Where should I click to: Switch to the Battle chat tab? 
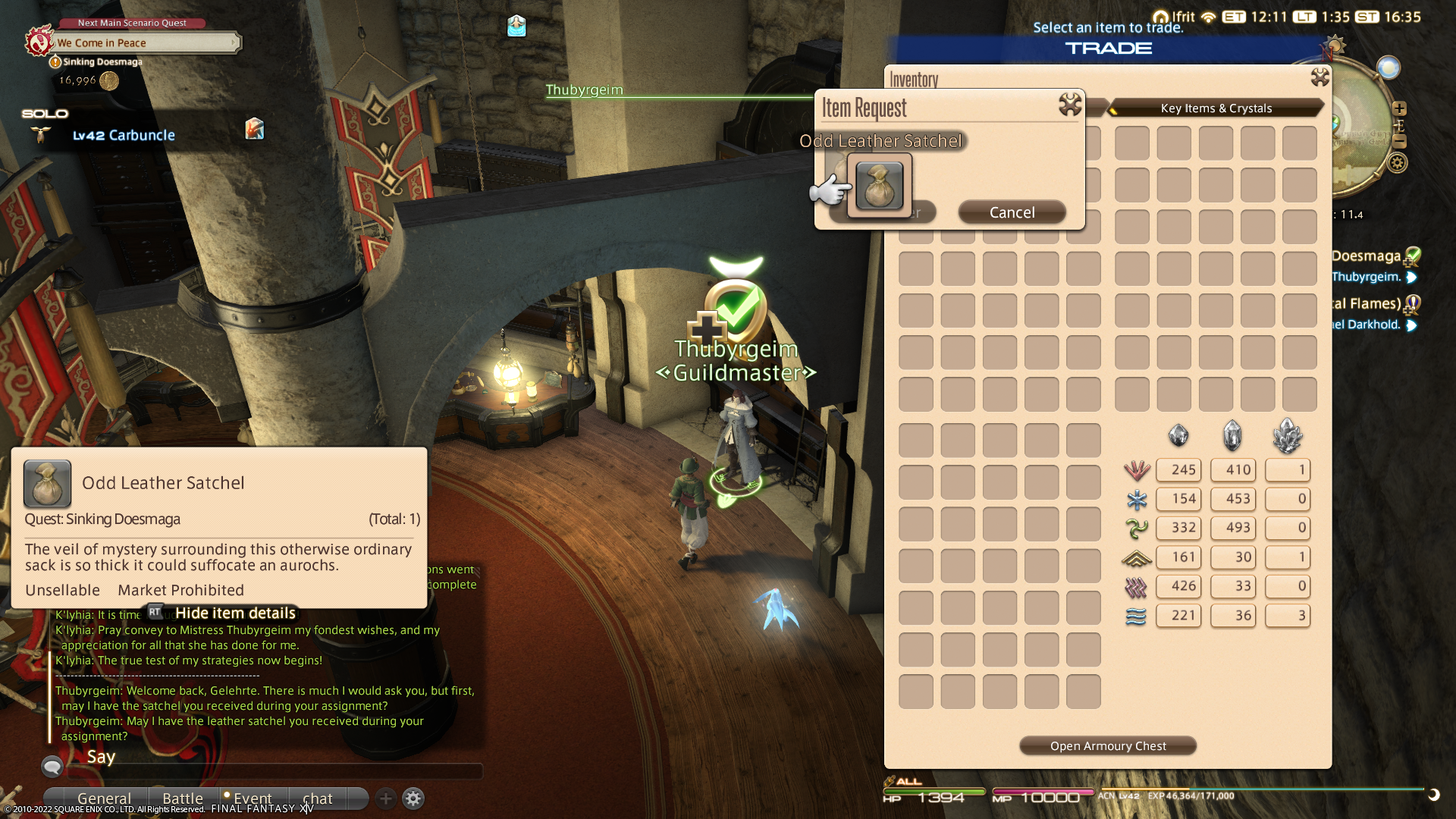(x=183, y=798)
